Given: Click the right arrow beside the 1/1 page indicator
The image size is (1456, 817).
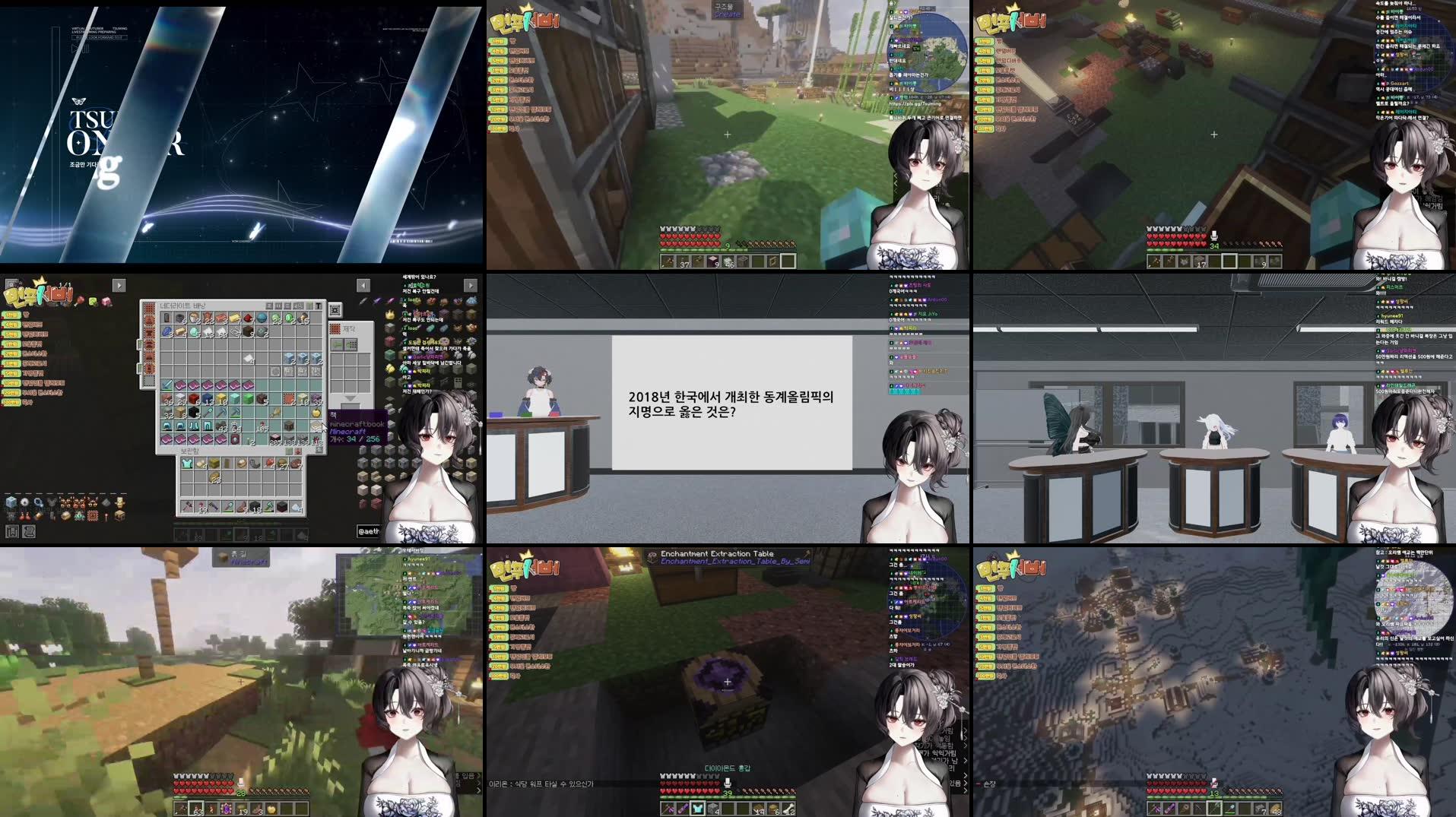Looking at the screenshot, I should [x=119, y=286].
